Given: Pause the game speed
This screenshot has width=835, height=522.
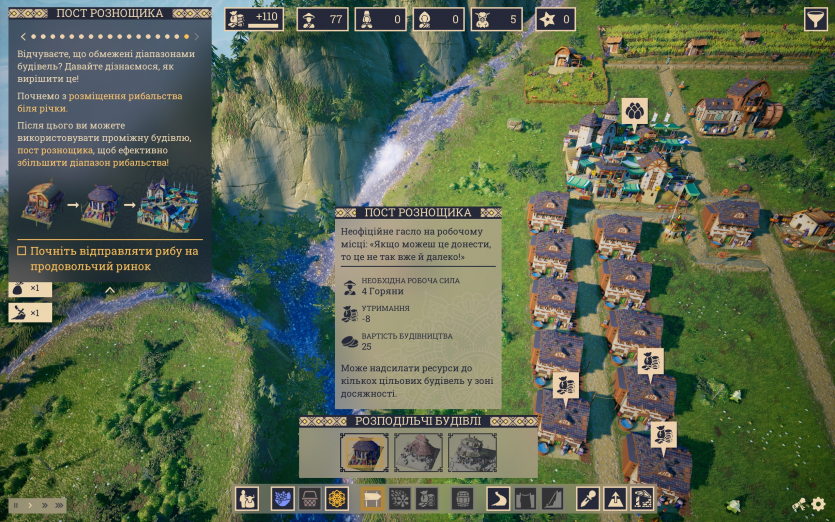Looking at the screenshot, I should coord(16,505).
